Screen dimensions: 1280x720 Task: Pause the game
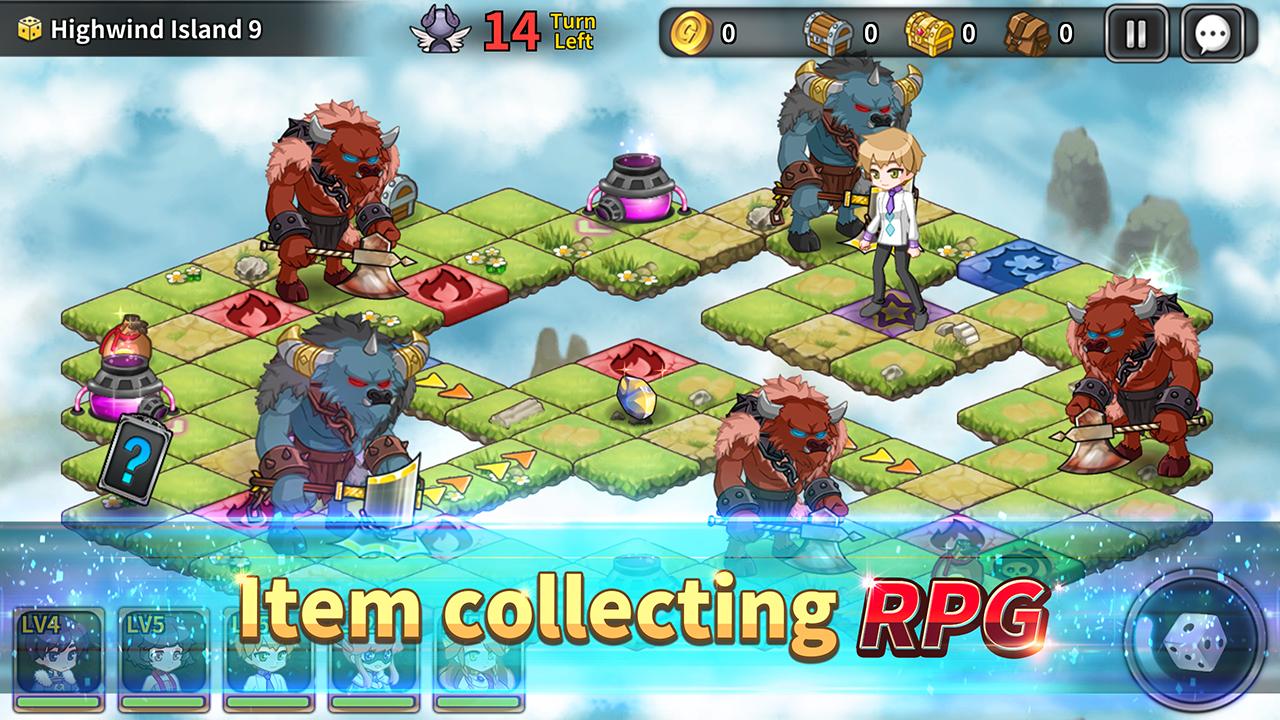tap(1136, 34)
